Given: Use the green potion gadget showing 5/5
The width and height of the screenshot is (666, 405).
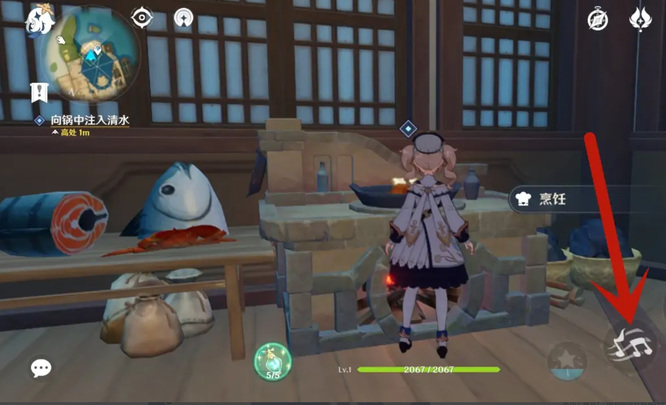Looking at the screenshot, I should [x=272, y=362].
